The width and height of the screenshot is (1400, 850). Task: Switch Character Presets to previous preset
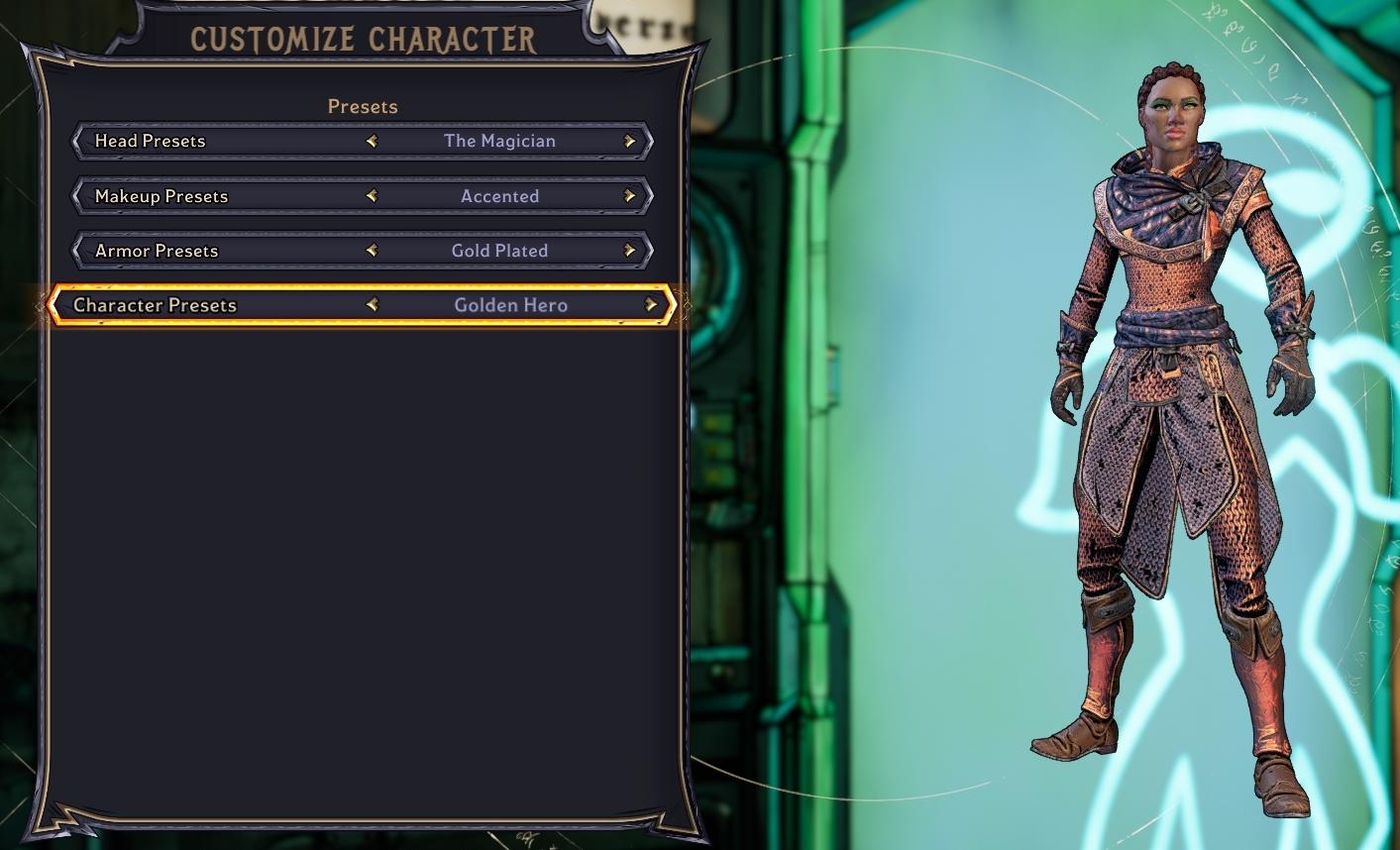372,305
